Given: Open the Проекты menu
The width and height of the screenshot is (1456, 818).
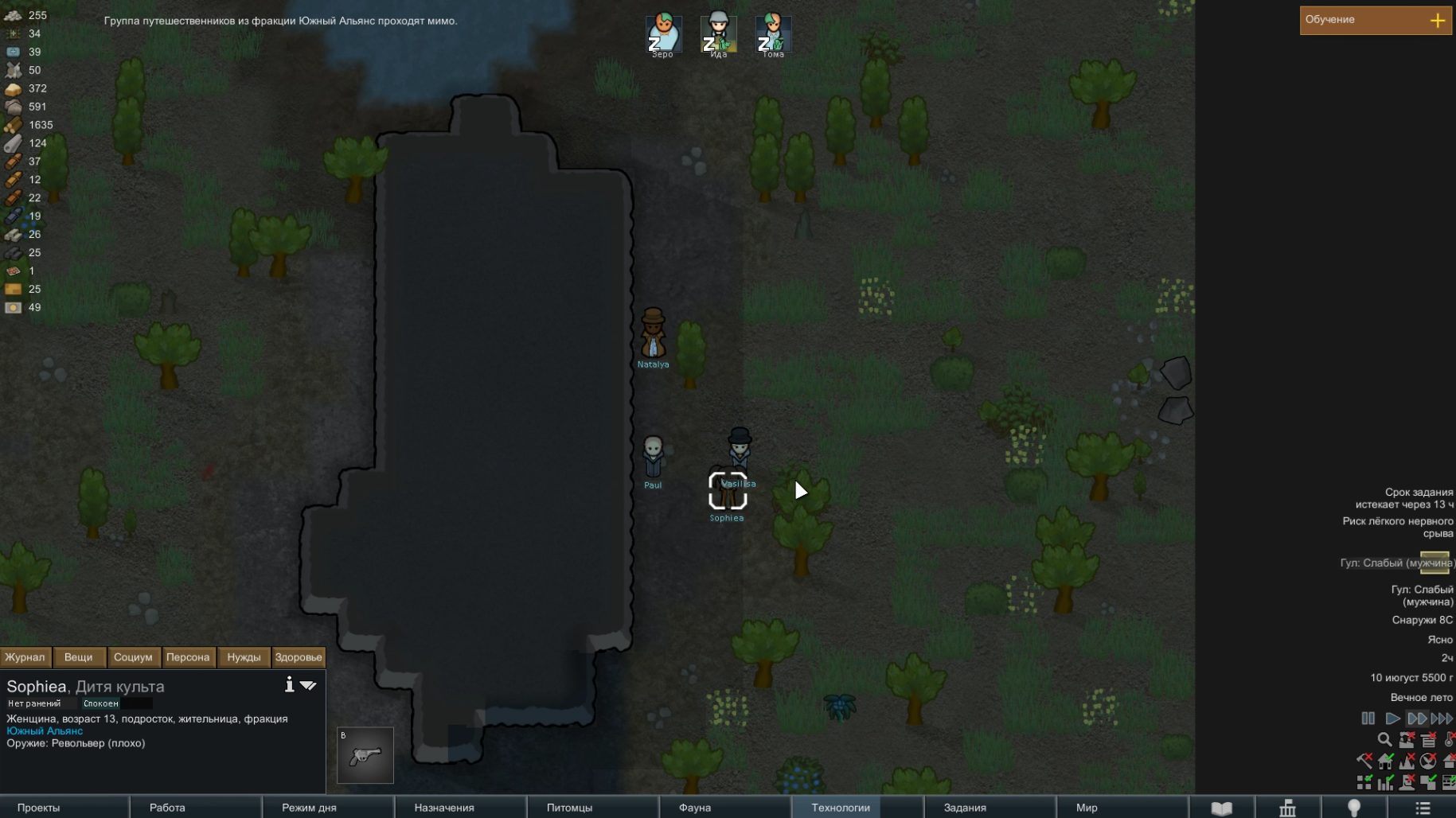Looking at the screenshot, I should pyautogui.click(x=38, y=808).
